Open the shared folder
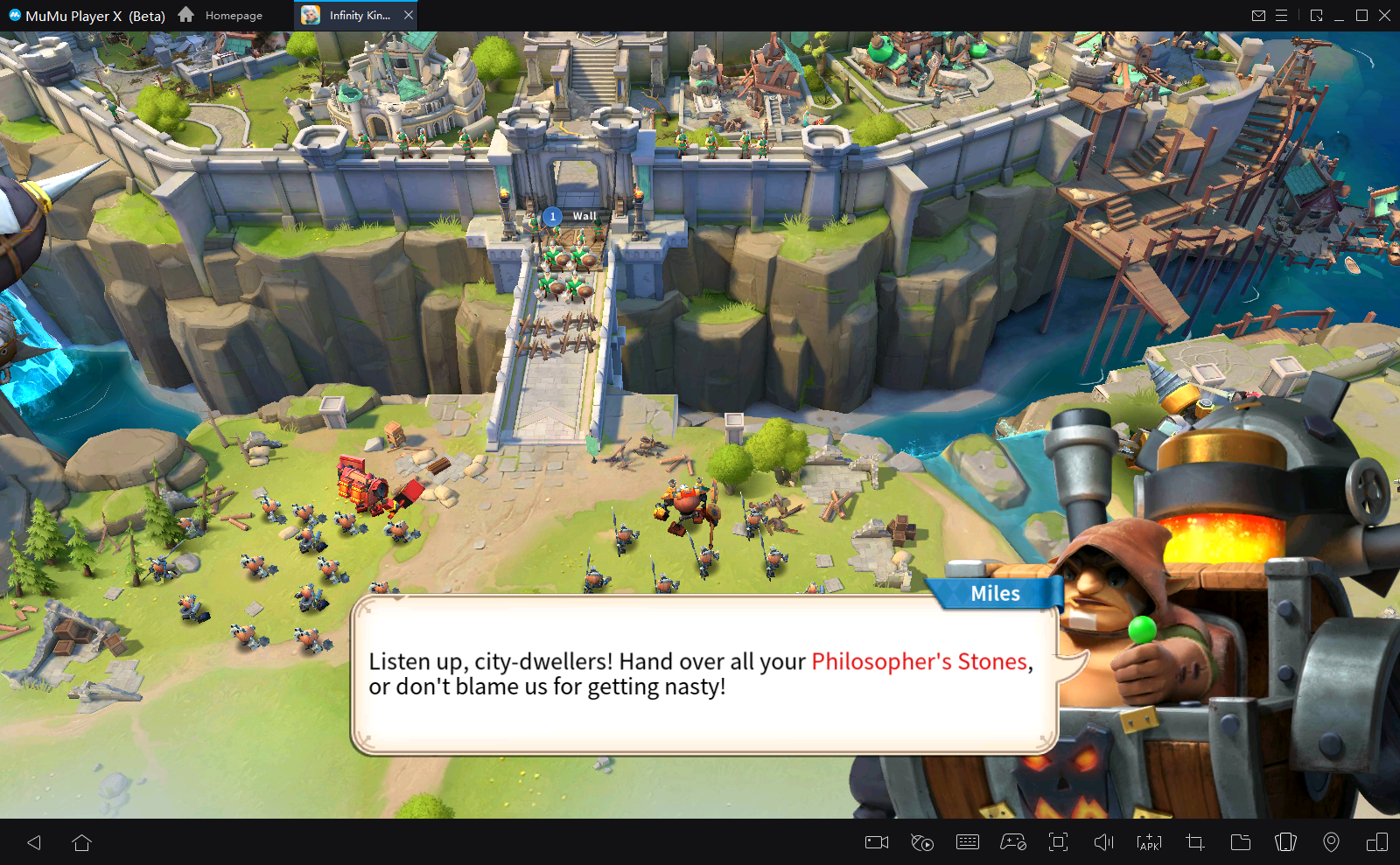The image size is (1400, 865). [x=1241, y=842]
